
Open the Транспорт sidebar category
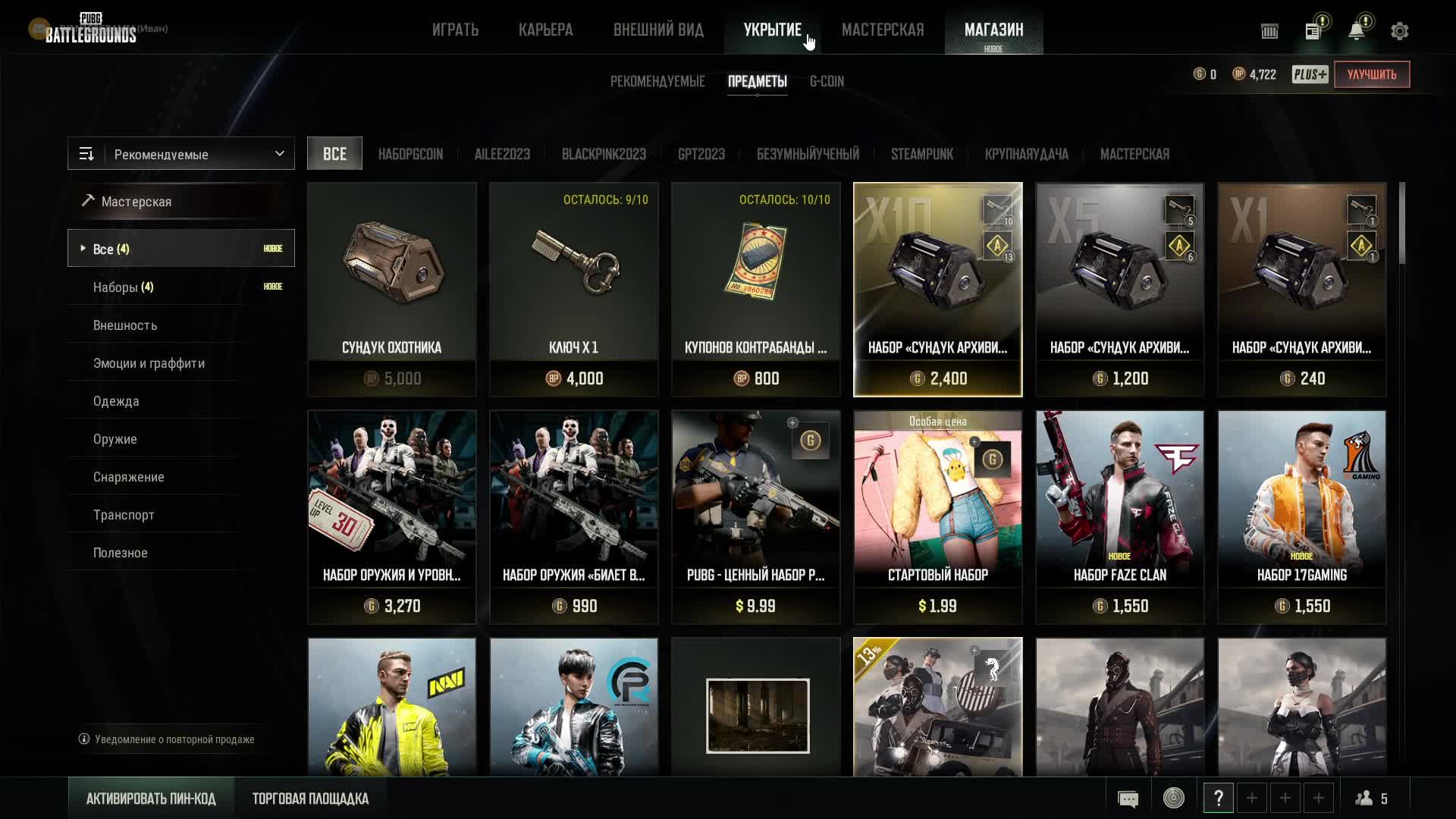[124, 515]
